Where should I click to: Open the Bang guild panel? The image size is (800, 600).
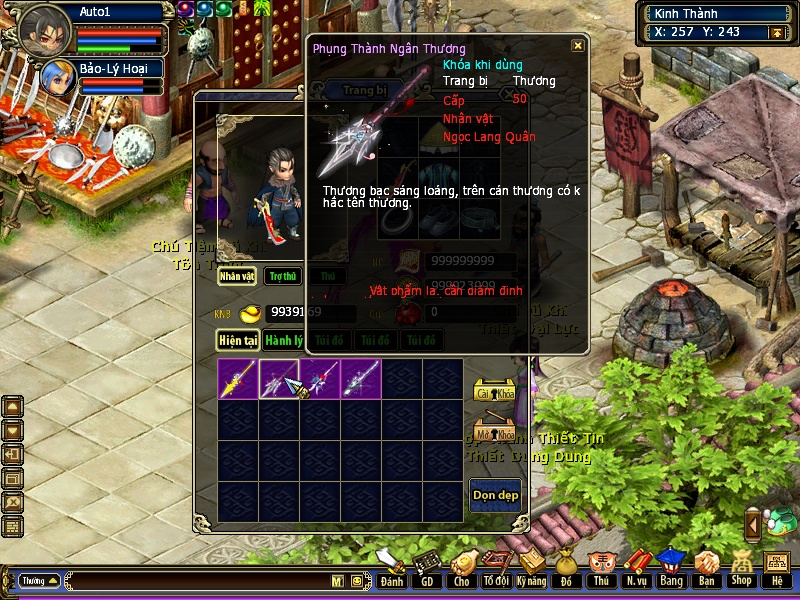[670, 571]
